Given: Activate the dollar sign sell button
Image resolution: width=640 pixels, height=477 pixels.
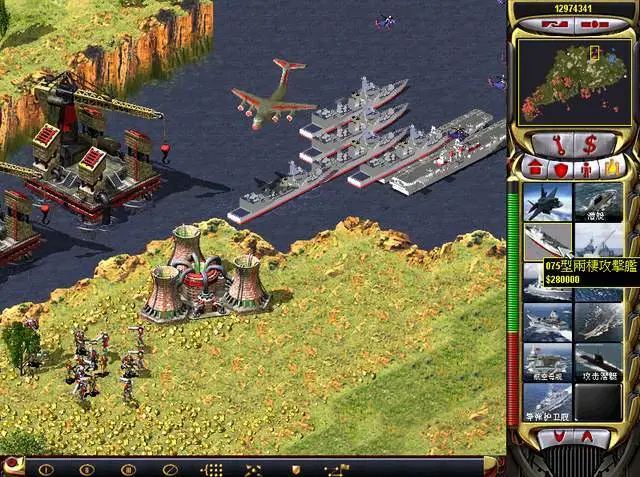Looking at the screenshot, I should coord(590,143).
